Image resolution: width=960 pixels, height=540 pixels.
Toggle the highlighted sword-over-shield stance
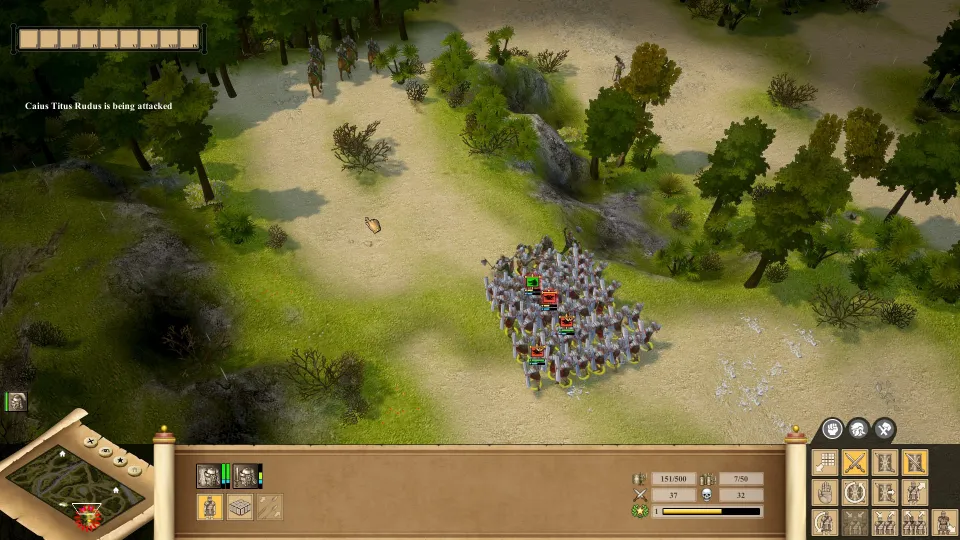tap(915, 462)
